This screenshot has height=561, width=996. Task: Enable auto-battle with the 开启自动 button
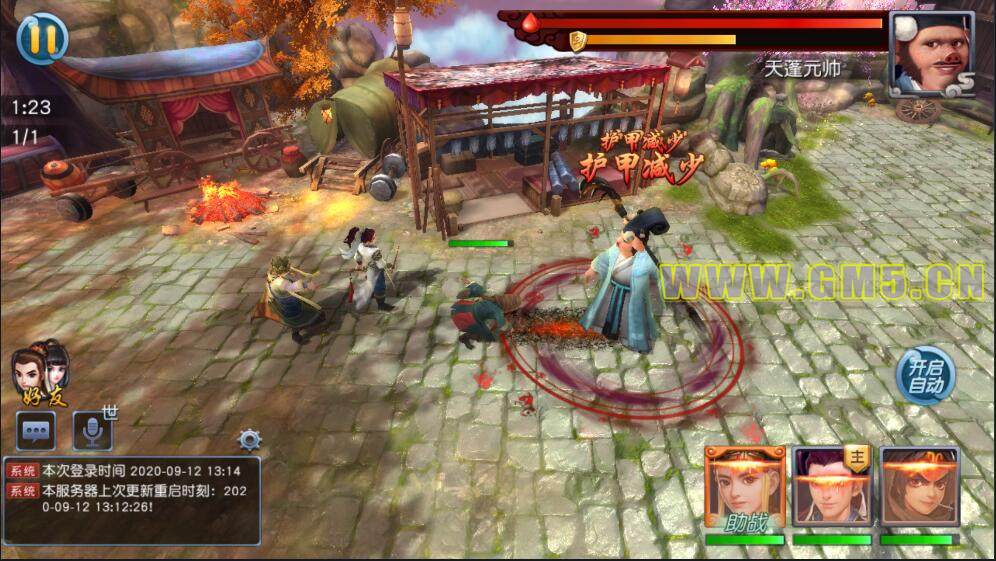tap(924, 376)
